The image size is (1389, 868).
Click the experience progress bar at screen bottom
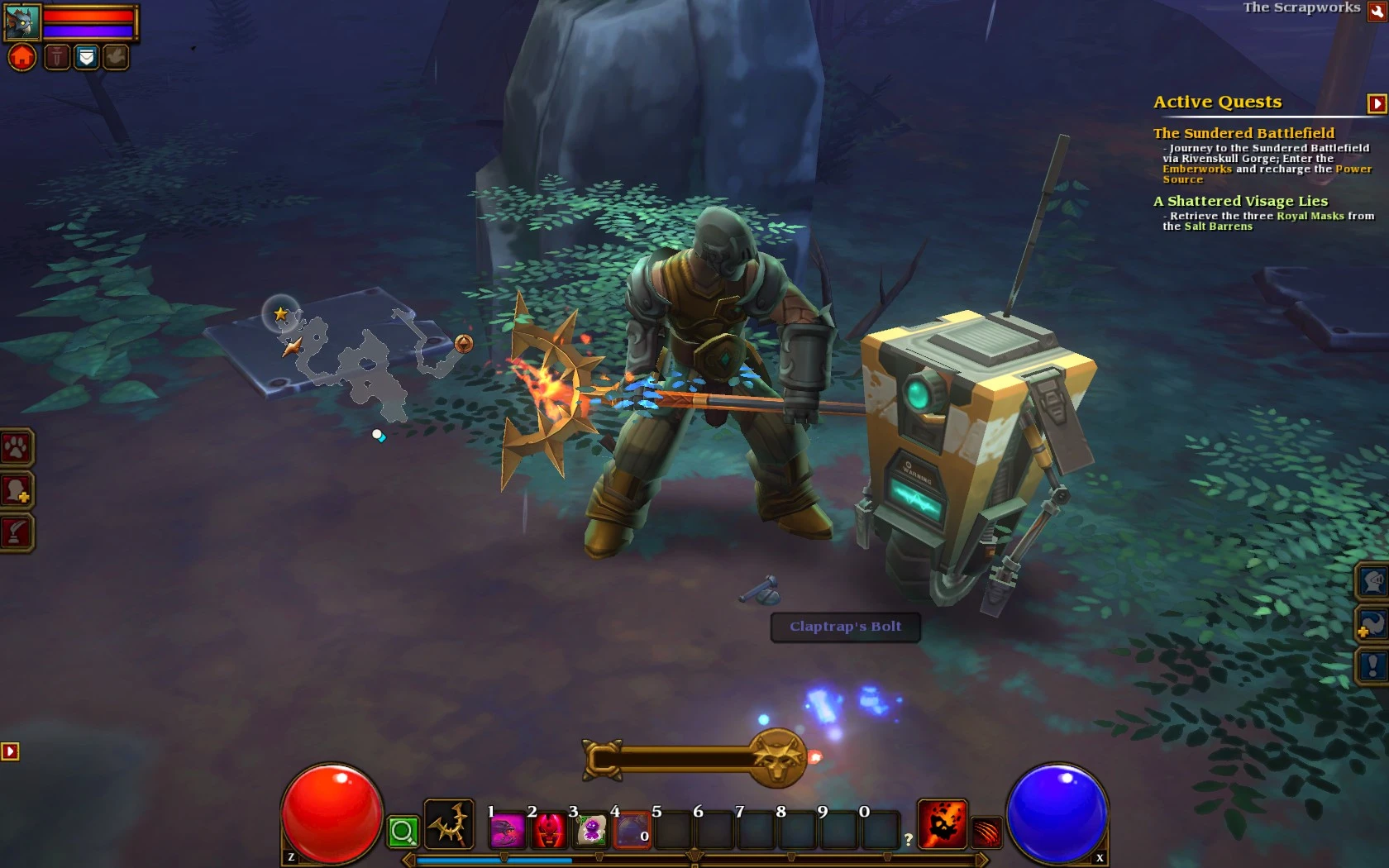[x=694, y=860]
